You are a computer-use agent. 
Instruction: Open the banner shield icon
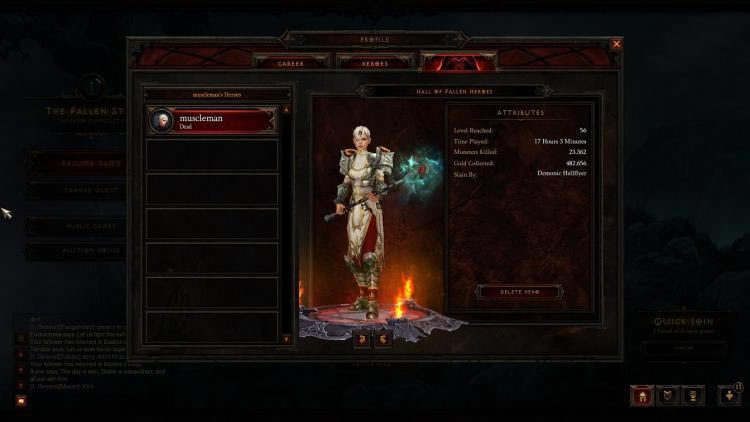666,395
